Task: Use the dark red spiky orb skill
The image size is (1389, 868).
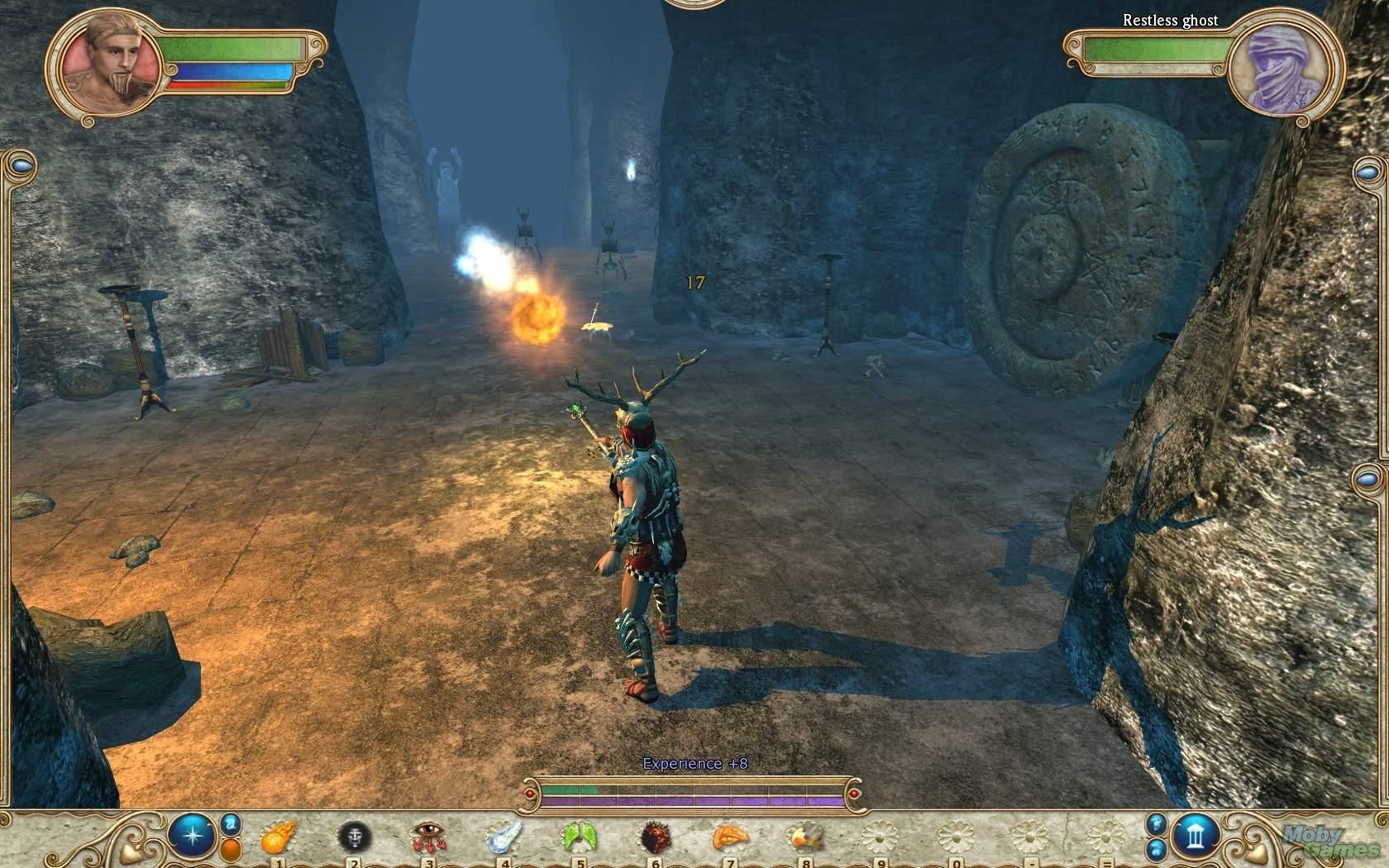Action: 655,838
